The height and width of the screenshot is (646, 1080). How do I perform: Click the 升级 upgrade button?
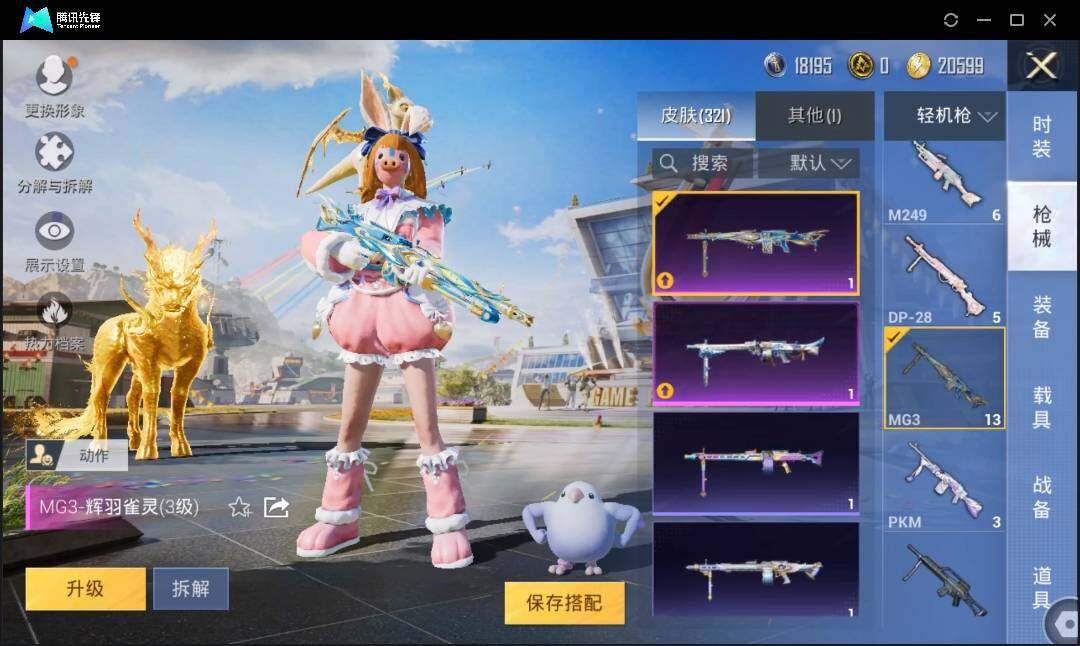click(85, 588)
